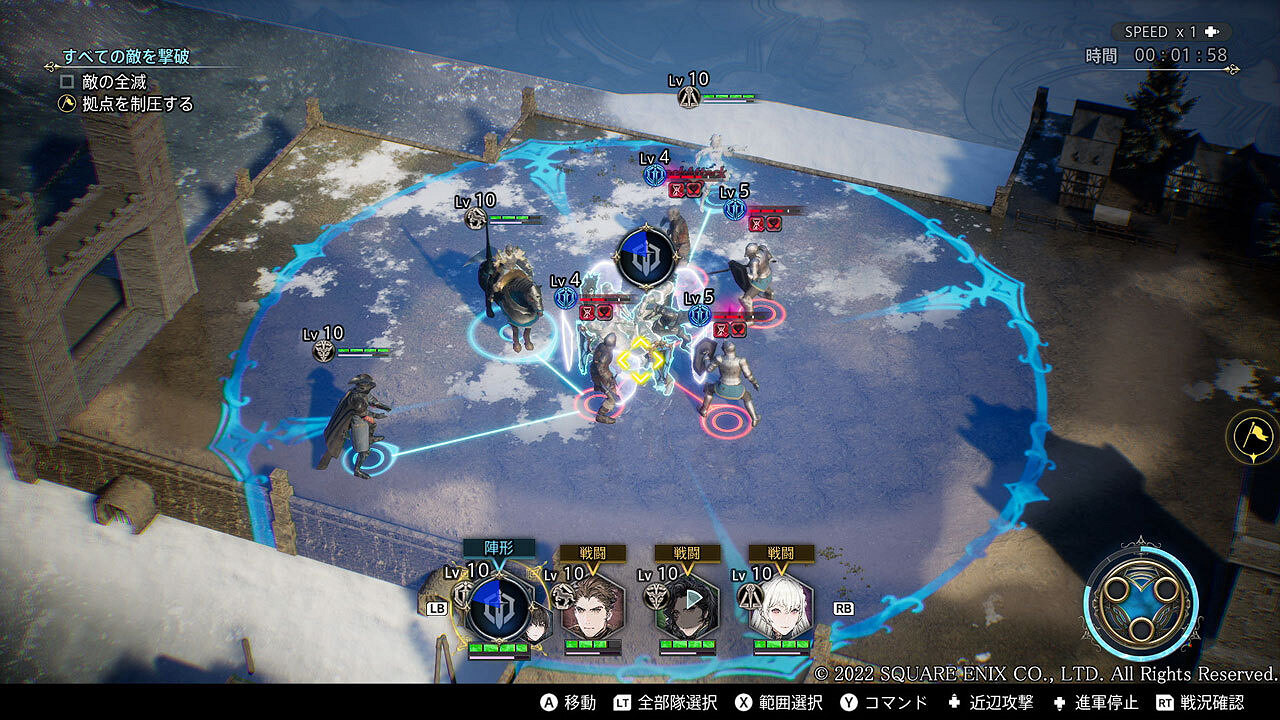
Task: Click 戦闘 tag above the white-haired commander
Action: [x=781, y=553]
